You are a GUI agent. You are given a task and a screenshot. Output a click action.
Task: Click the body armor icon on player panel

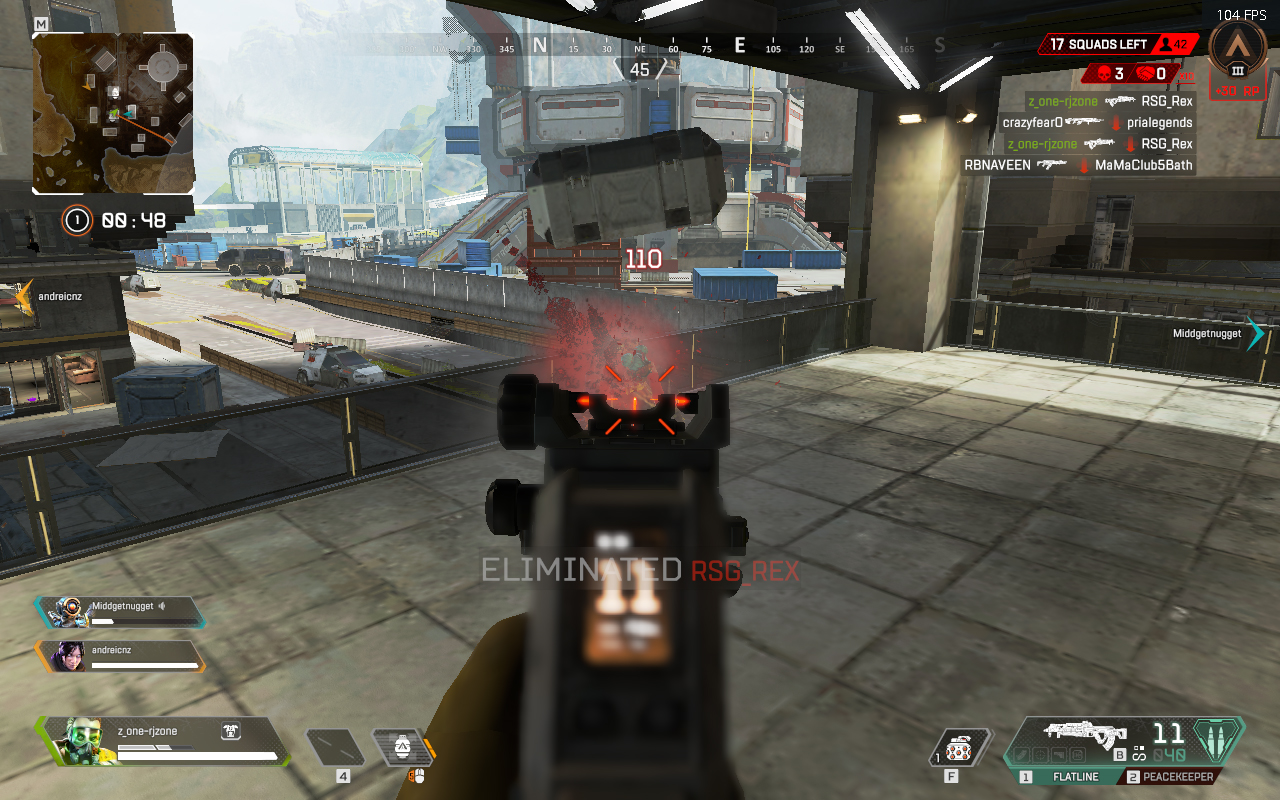tap(230, 732)
